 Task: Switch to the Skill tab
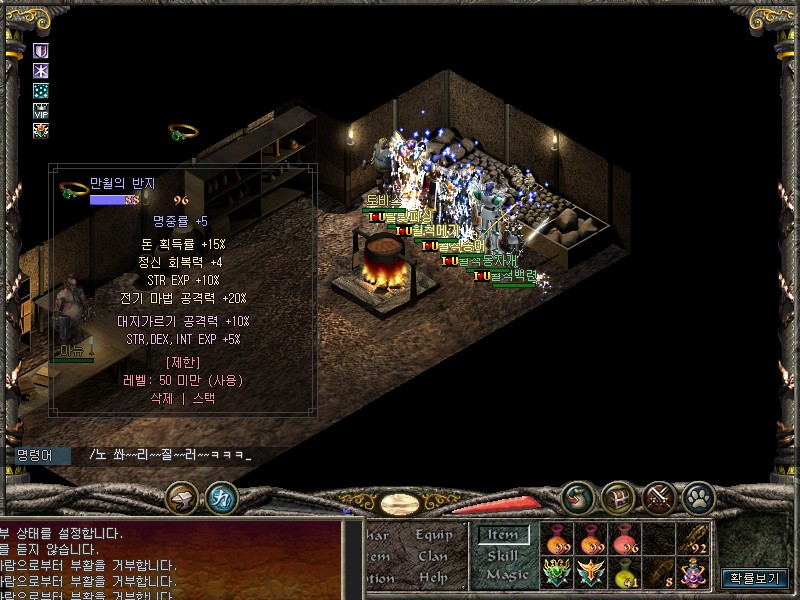[503, 555]
